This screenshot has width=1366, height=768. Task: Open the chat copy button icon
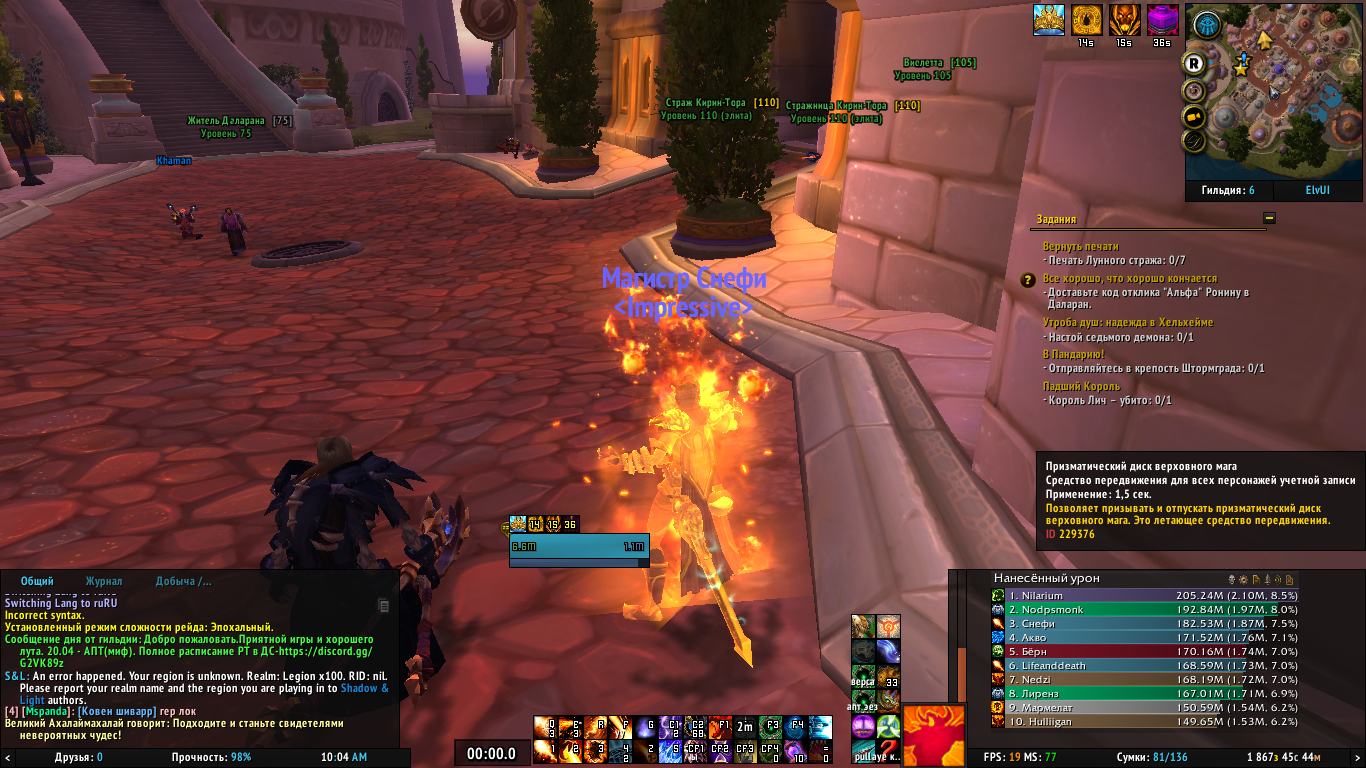384,605
